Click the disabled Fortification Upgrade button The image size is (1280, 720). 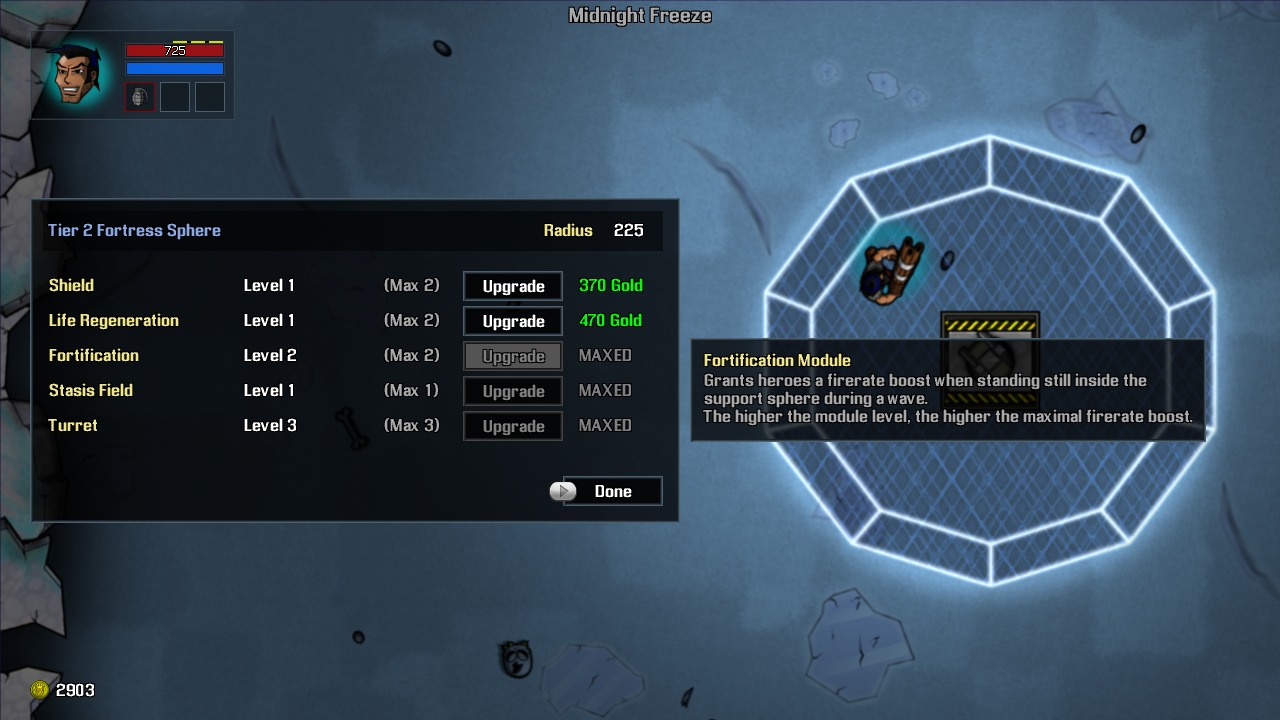(512, 356)
